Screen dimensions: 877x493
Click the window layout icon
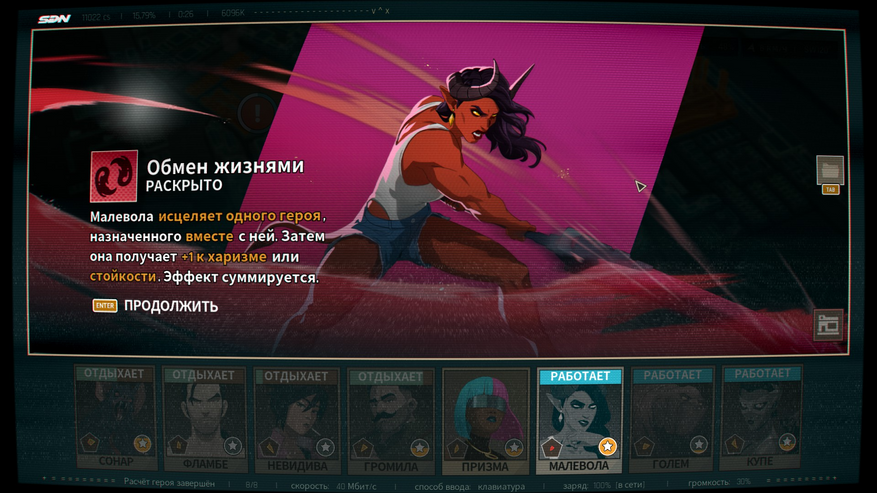tap(828, 324)
